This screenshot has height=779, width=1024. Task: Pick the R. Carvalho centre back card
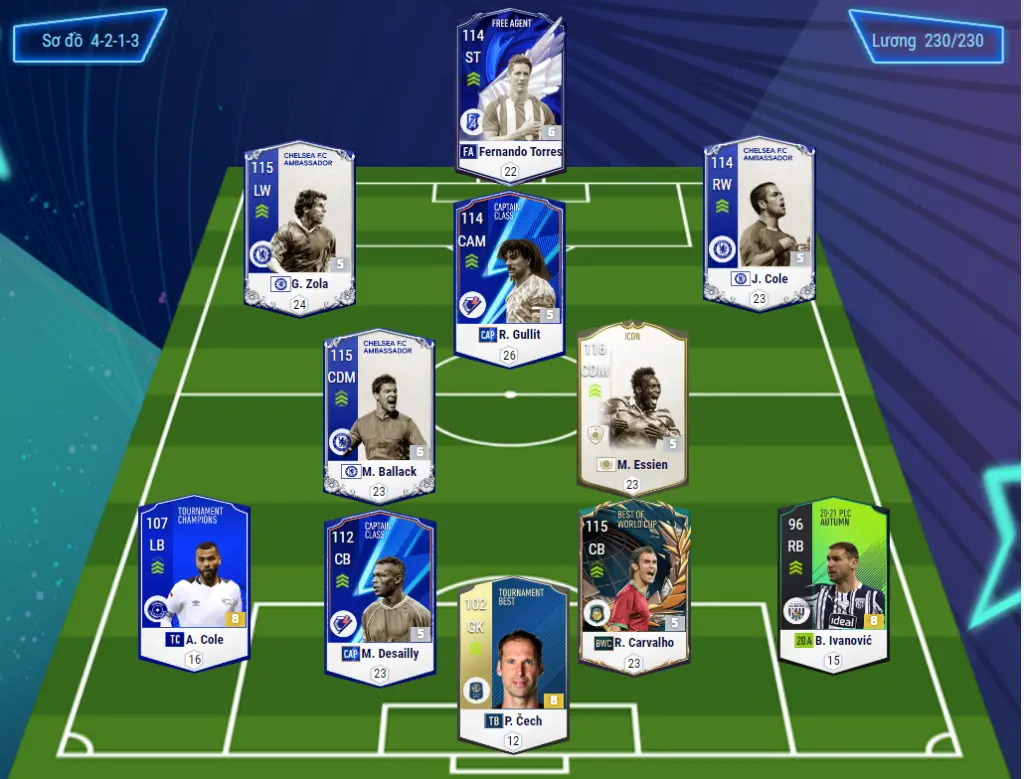tap(634, 580)
